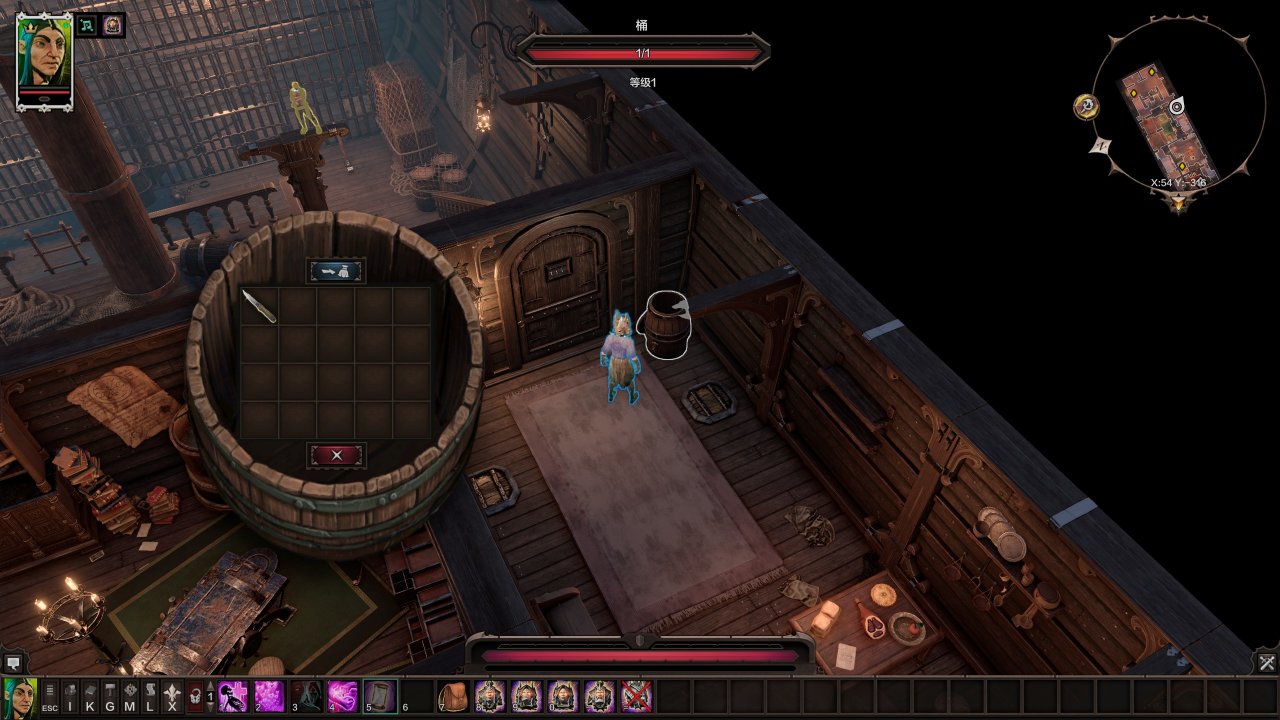Use the hooded figure skill in slot 3
Viewport: 1280px width, 720px height.
click(x=306, y=695)
